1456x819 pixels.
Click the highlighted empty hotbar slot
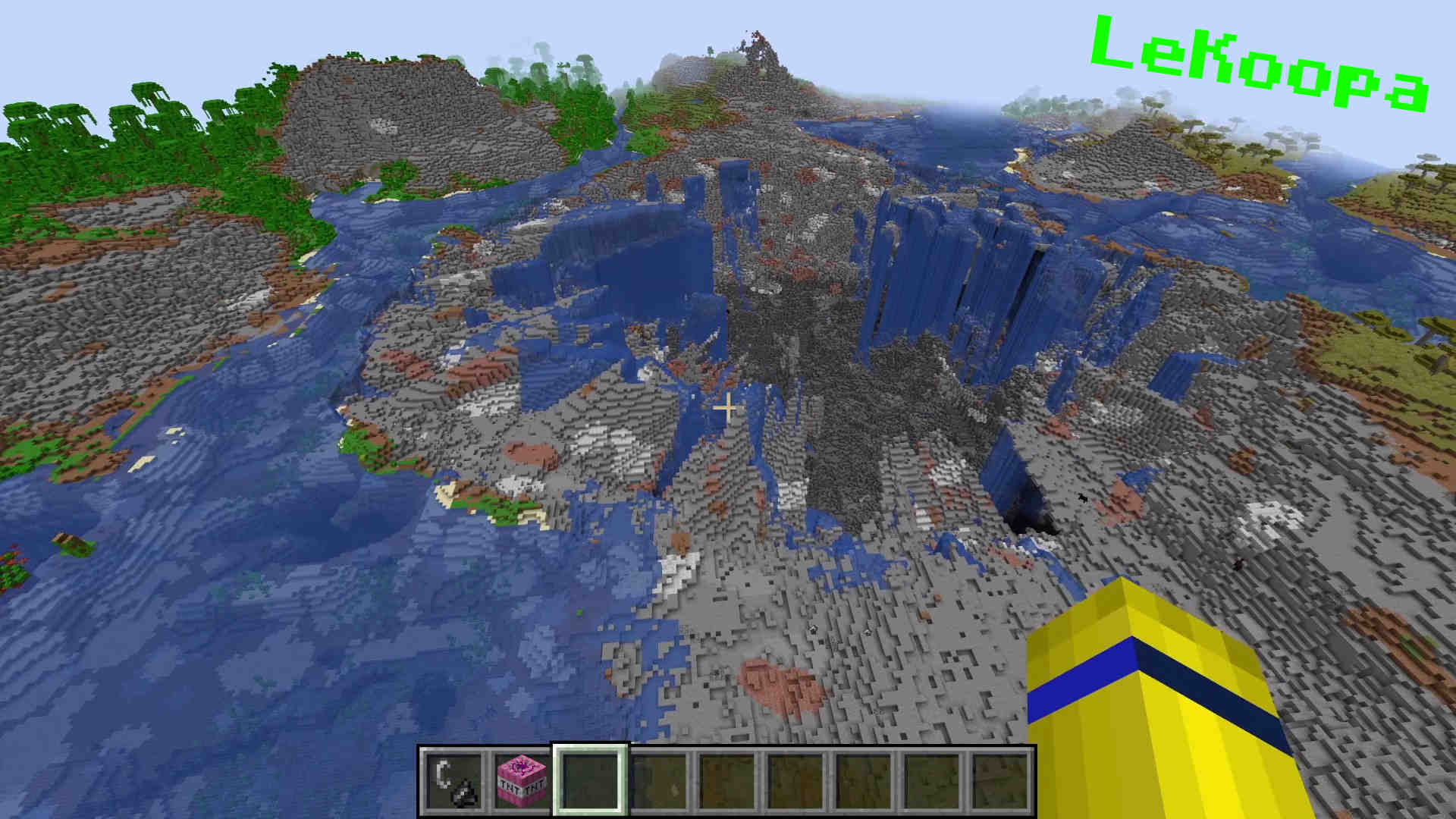(x=590, y=781)
